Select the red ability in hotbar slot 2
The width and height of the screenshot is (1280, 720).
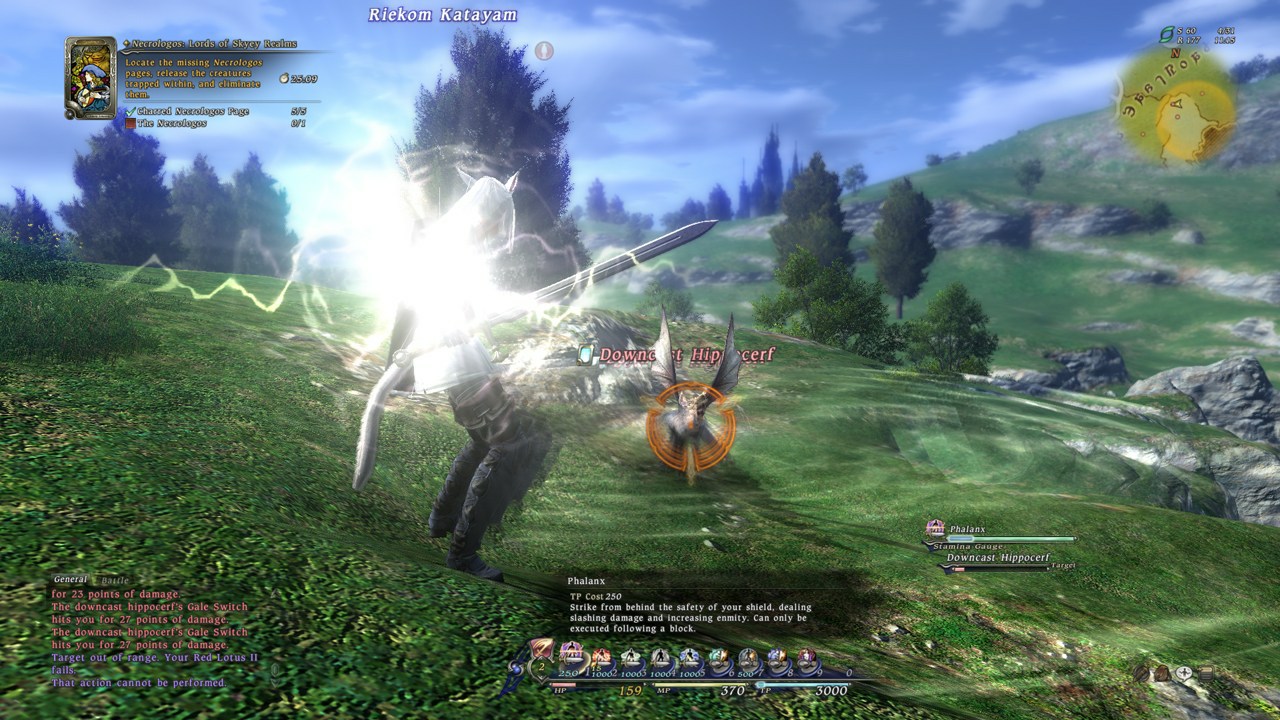tap(601, 656)
